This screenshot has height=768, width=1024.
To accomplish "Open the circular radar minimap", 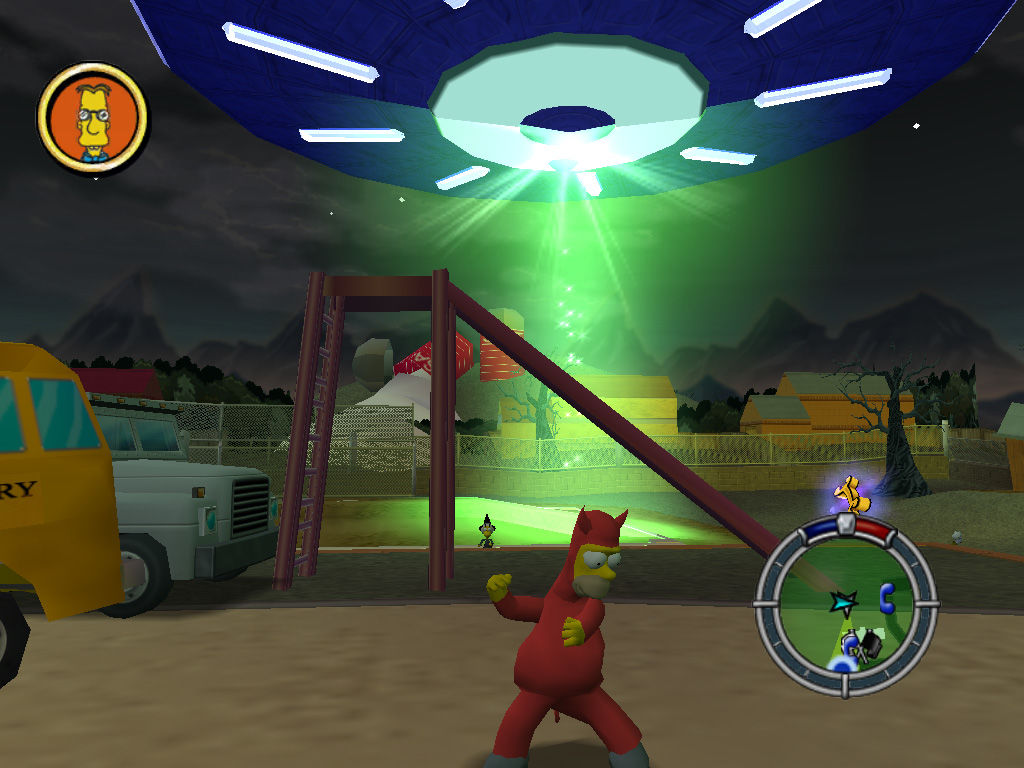I will tap(846, 605).
